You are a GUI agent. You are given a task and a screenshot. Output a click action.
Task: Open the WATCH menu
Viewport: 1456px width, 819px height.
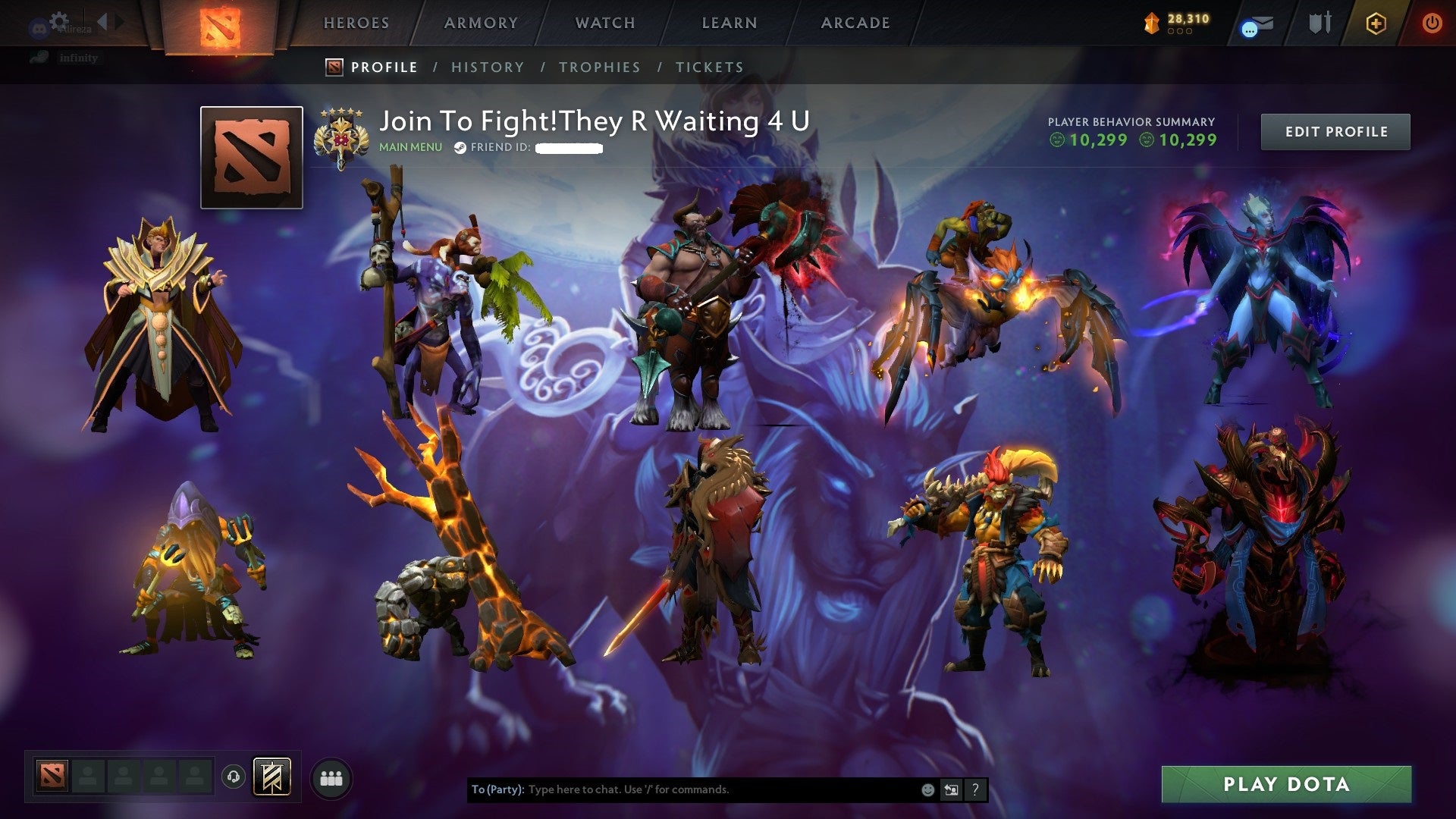pos(604,23)
